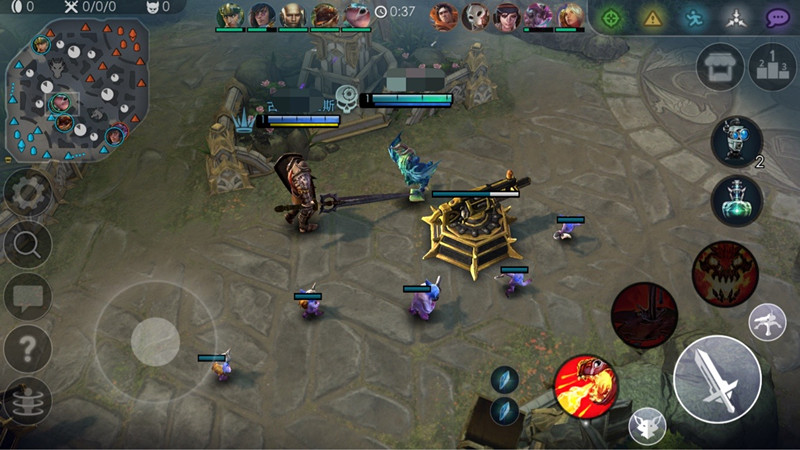Activate the fiery punch ability
Viewport: 800px width, 450px height.
[586, 386]
